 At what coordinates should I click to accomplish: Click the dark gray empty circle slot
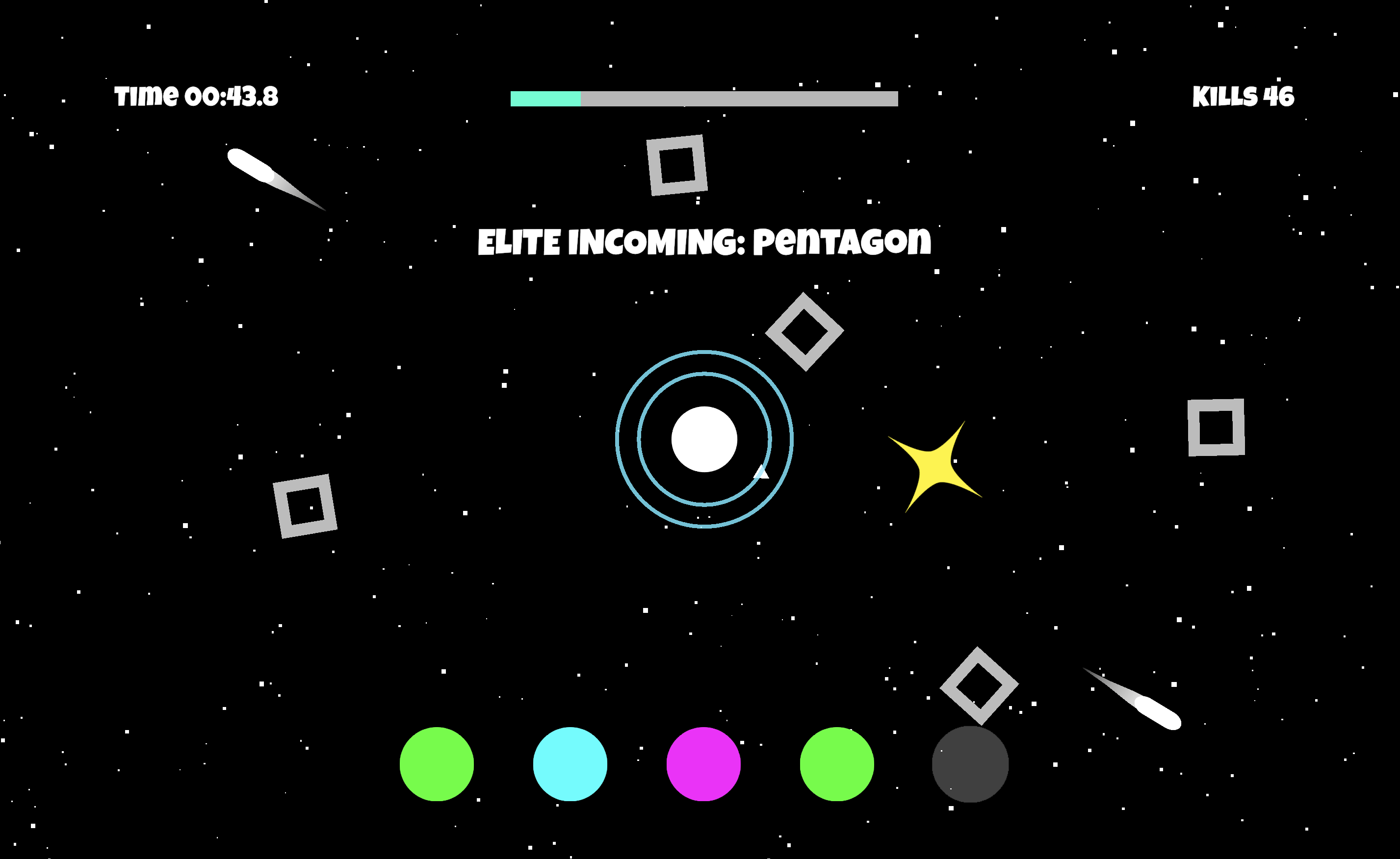point(970,763)
